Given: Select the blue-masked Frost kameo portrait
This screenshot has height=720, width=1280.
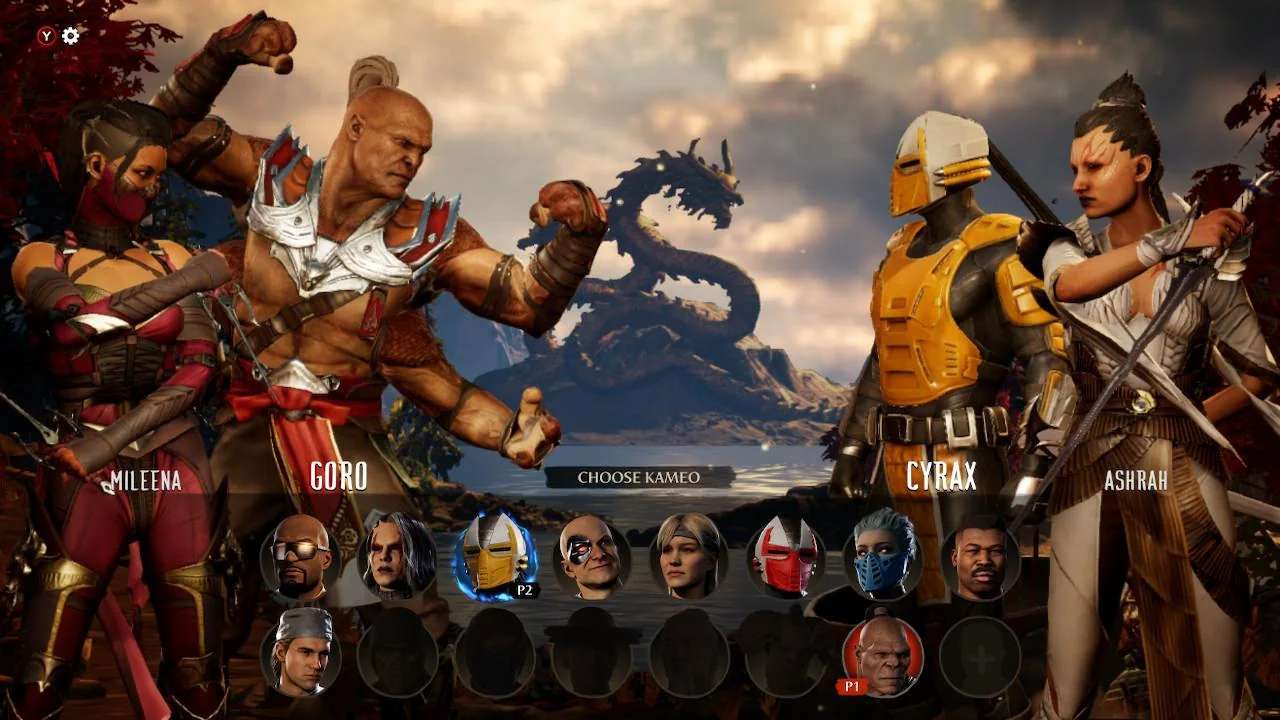Looking at the screenshot, I should pyautogui.click(x=883, y=556).
